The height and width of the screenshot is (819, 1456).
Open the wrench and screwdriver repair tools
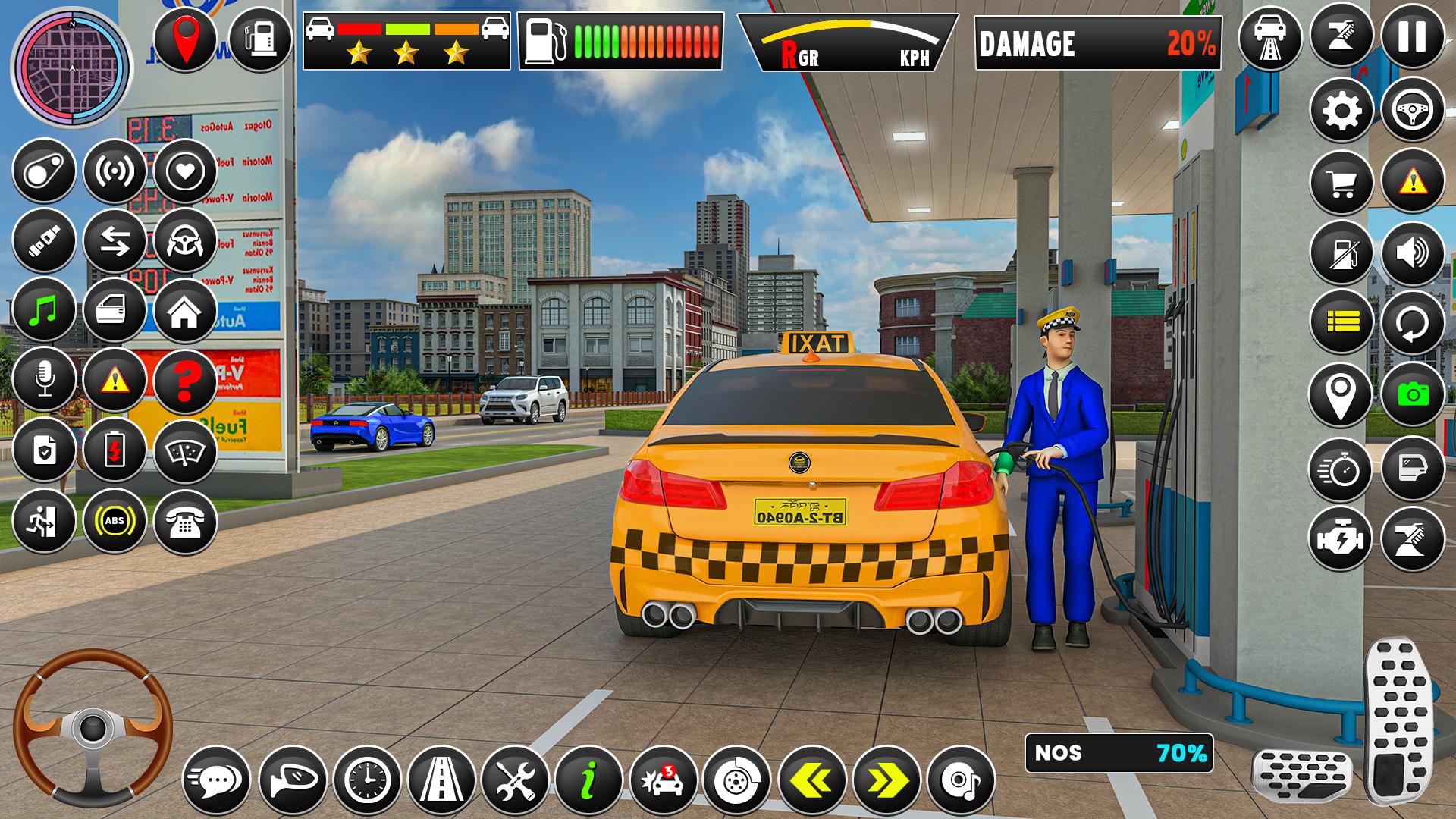click(x=516, y=780)
